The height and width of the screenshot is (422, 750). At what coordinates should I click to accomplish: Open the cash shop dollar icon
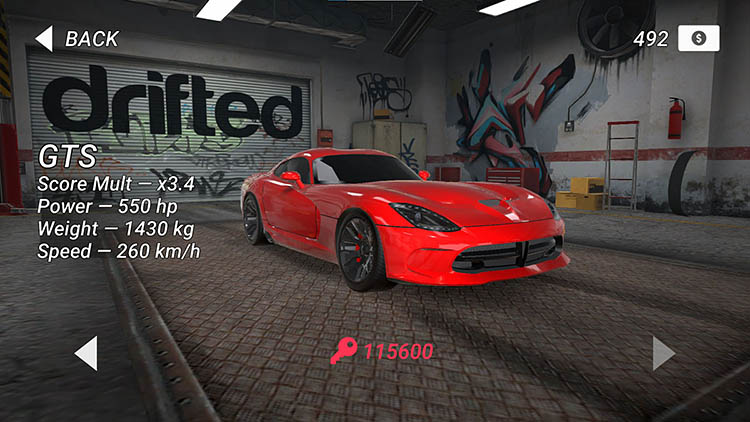[x=698, y=38]
